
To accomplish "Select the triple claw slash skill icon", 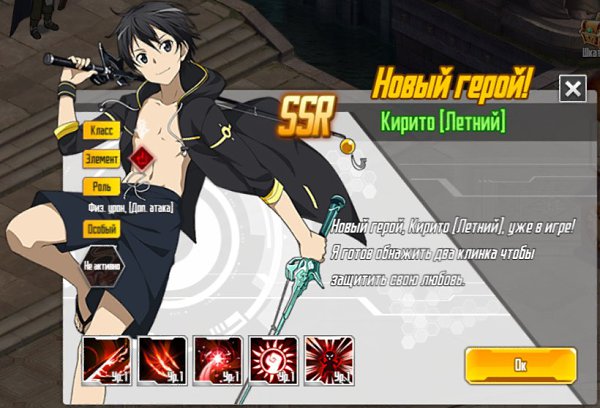I will (x=162, y=361).
